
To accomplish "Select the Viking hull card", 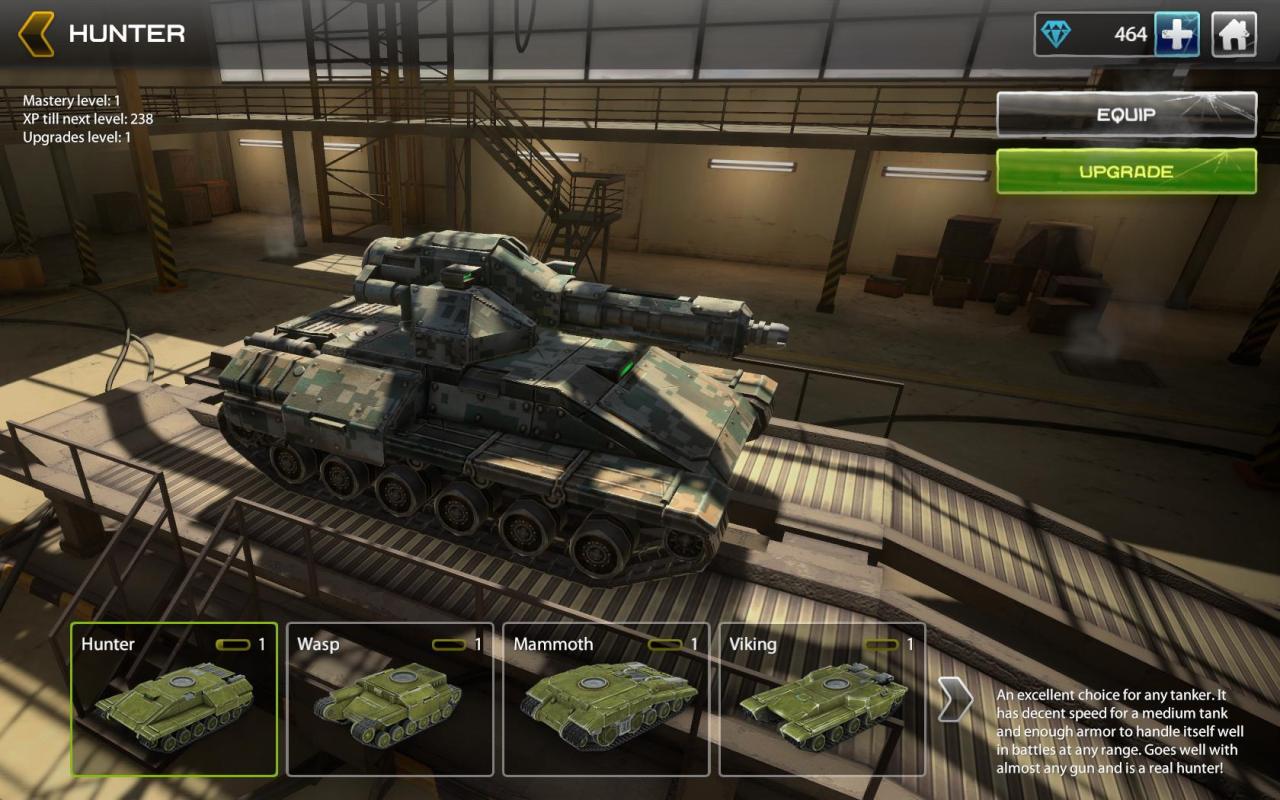I will [x=822, y=699].
